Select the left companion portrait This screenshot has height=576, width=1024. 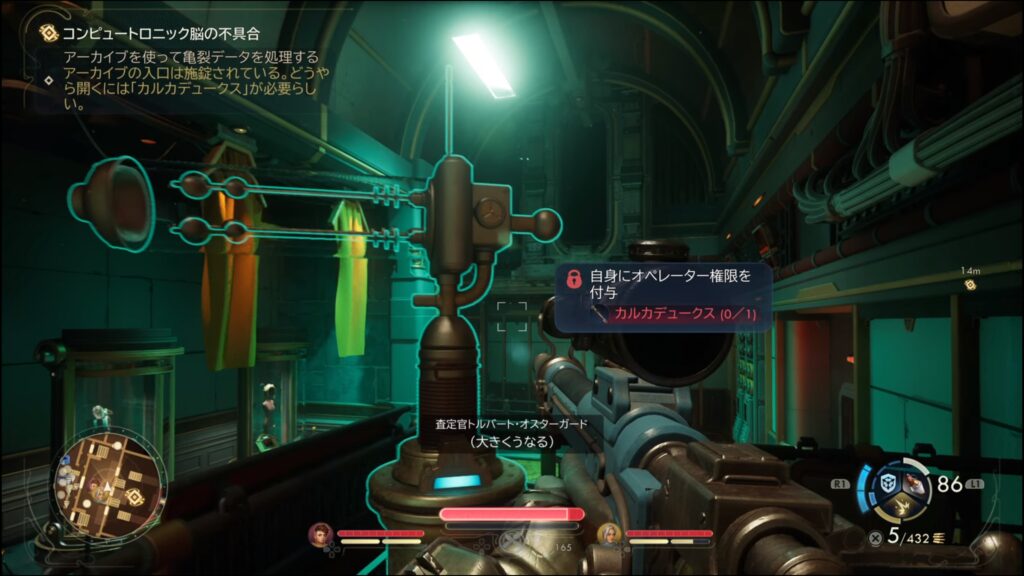[321, 534]
